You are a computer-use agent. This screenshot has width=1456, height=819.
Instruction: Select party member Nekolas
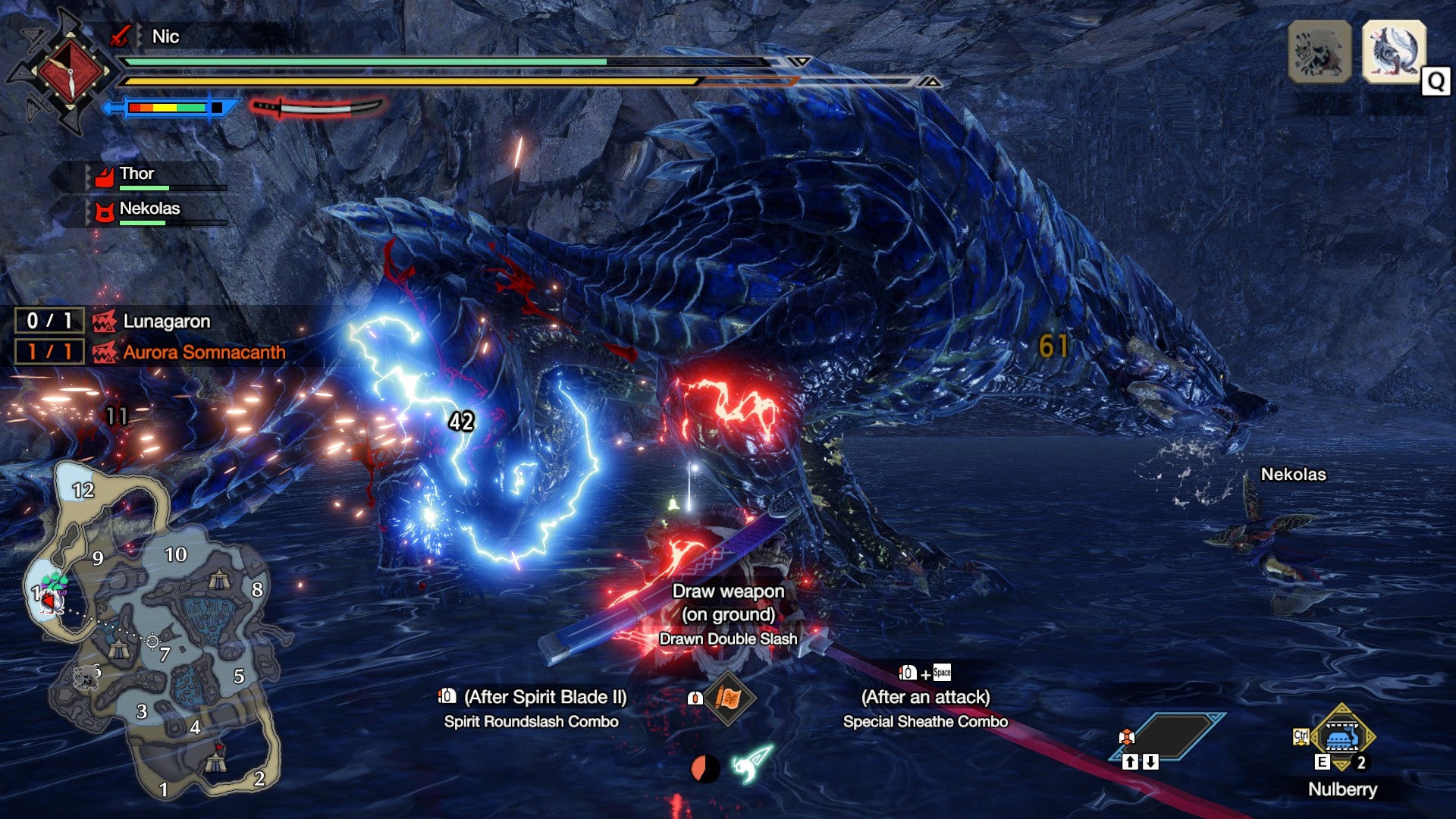click(149, 209)
